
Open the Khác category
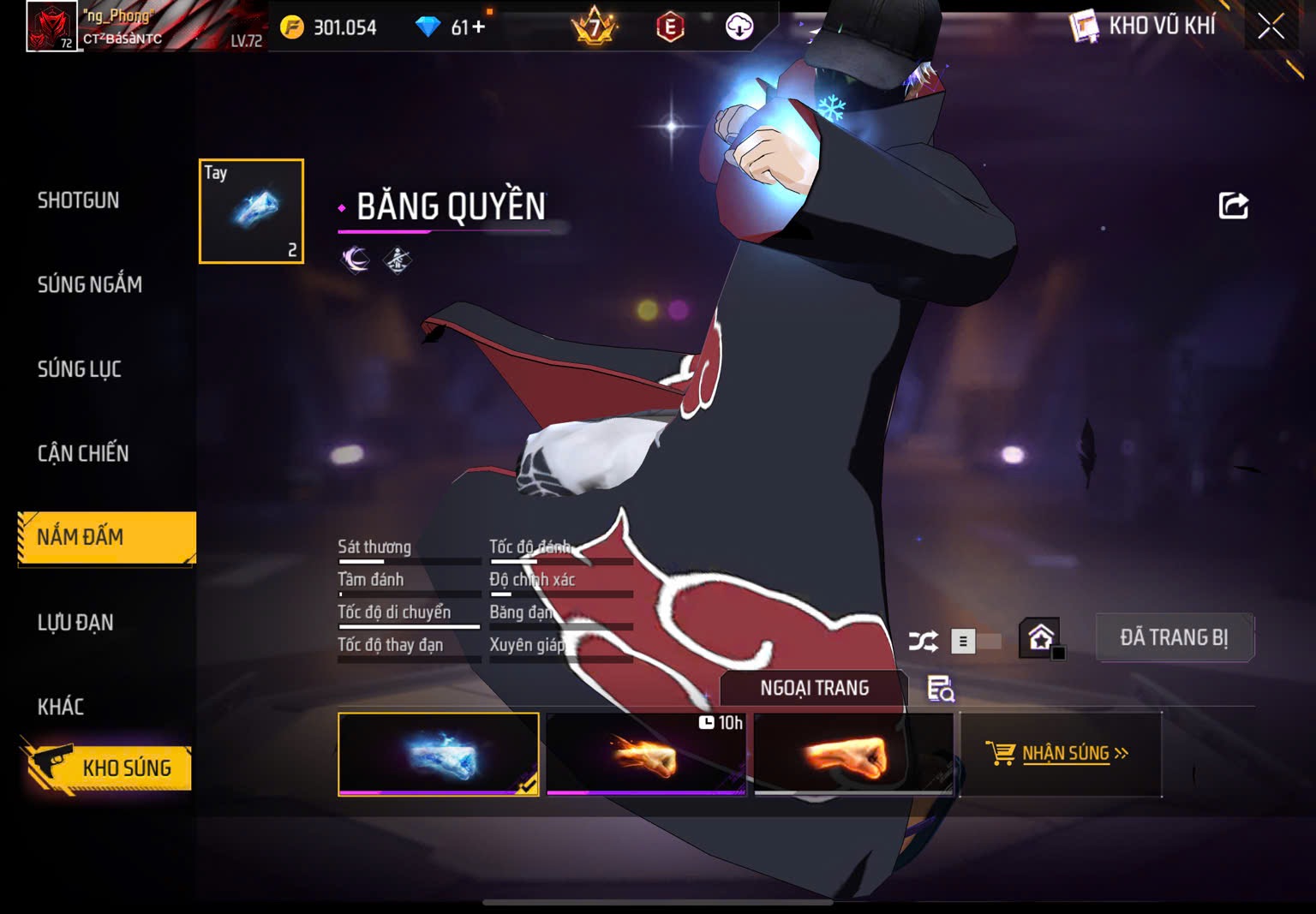[x=61, y=707]
